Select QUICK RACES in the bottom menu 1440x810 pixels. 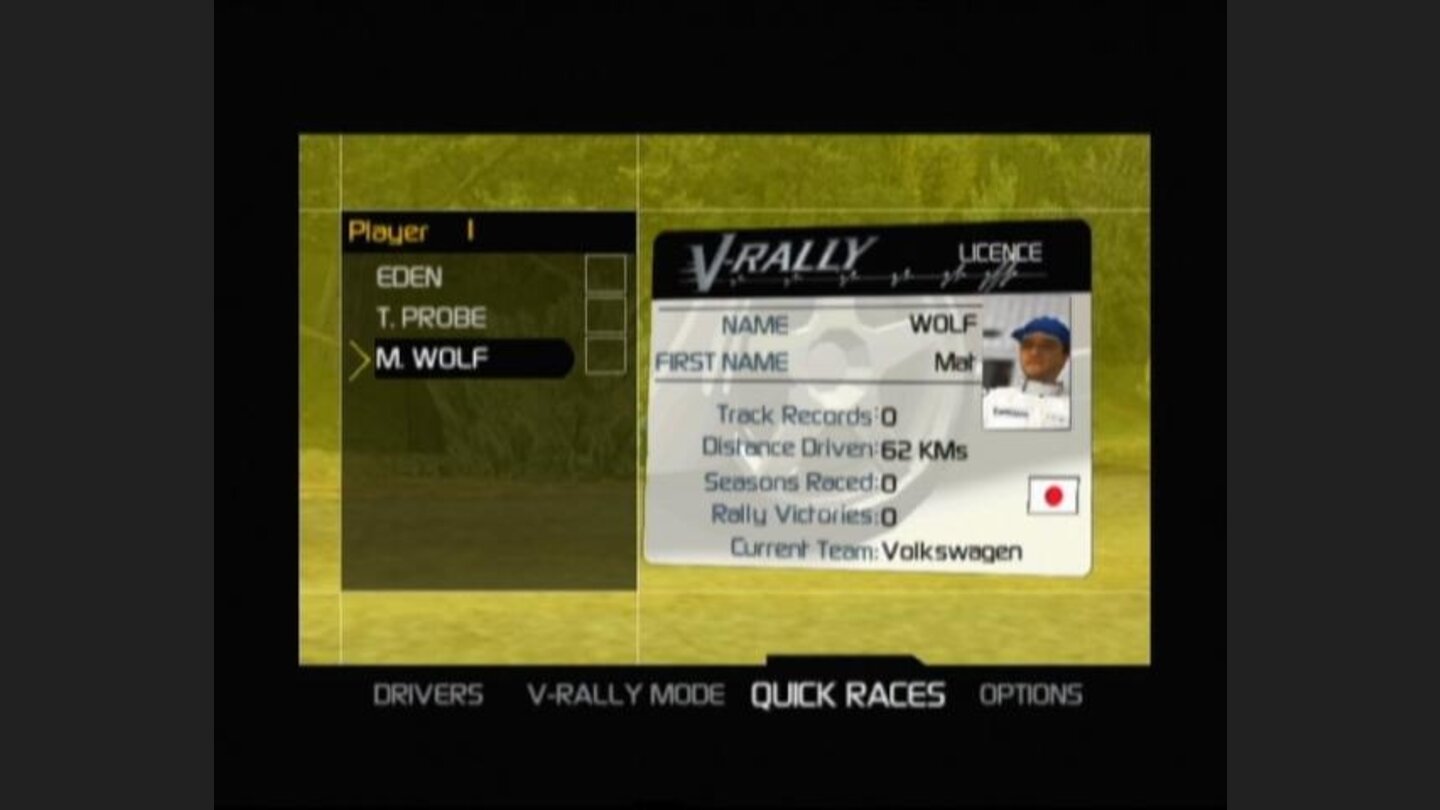[x=849, y=693]
